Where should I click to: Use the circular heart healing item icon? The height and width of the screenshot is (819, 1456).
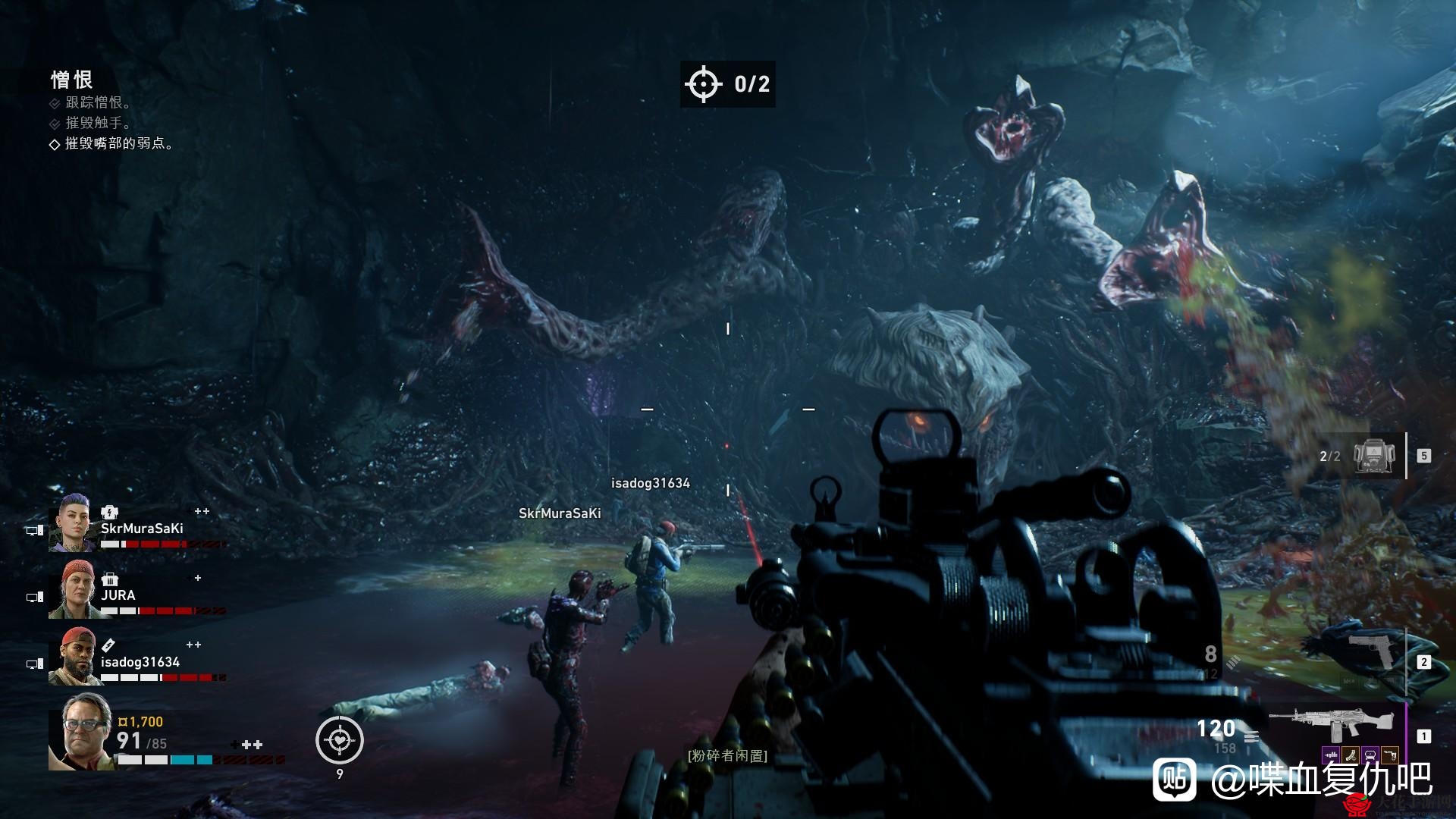point(340,740)
